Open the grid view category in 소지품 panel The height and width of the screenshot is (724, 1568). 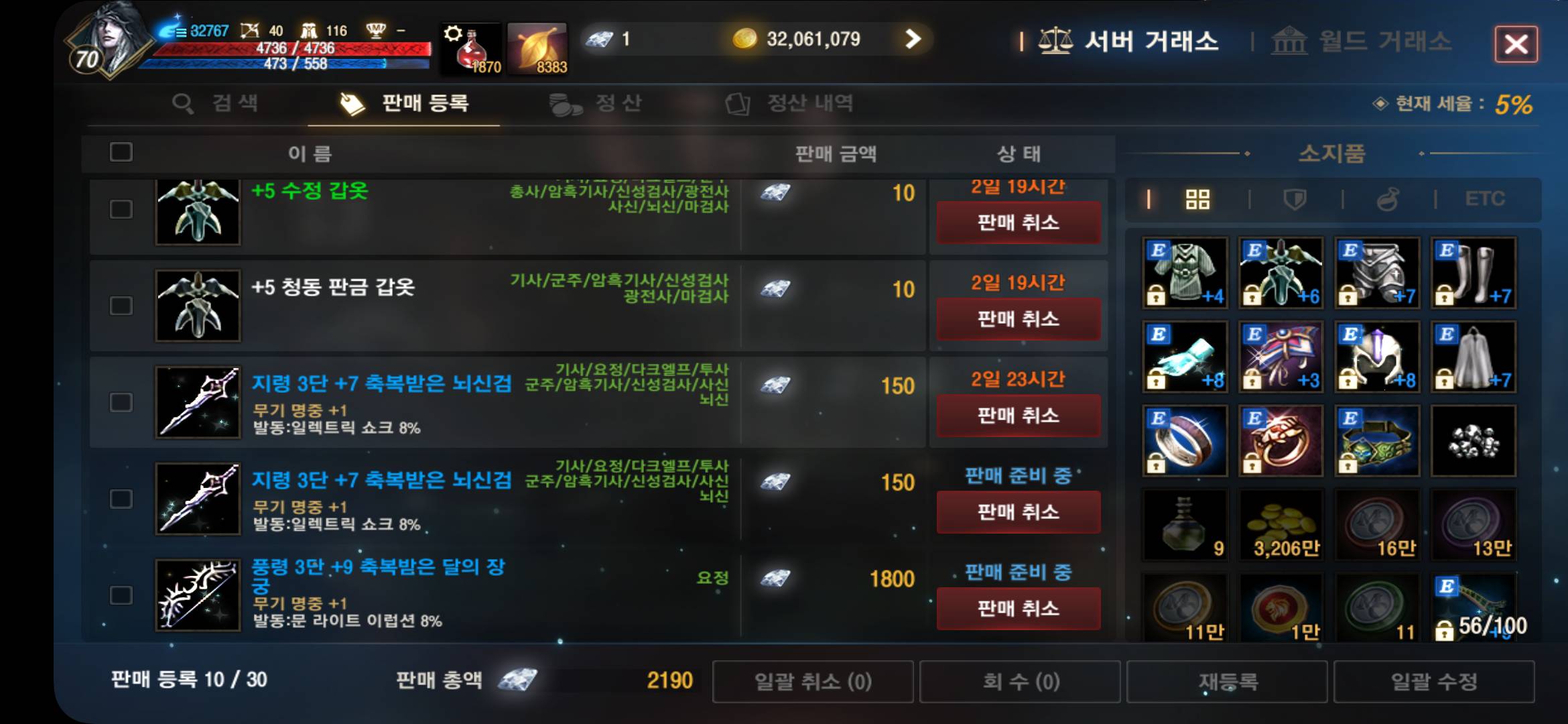click(x=1197, y=198)
